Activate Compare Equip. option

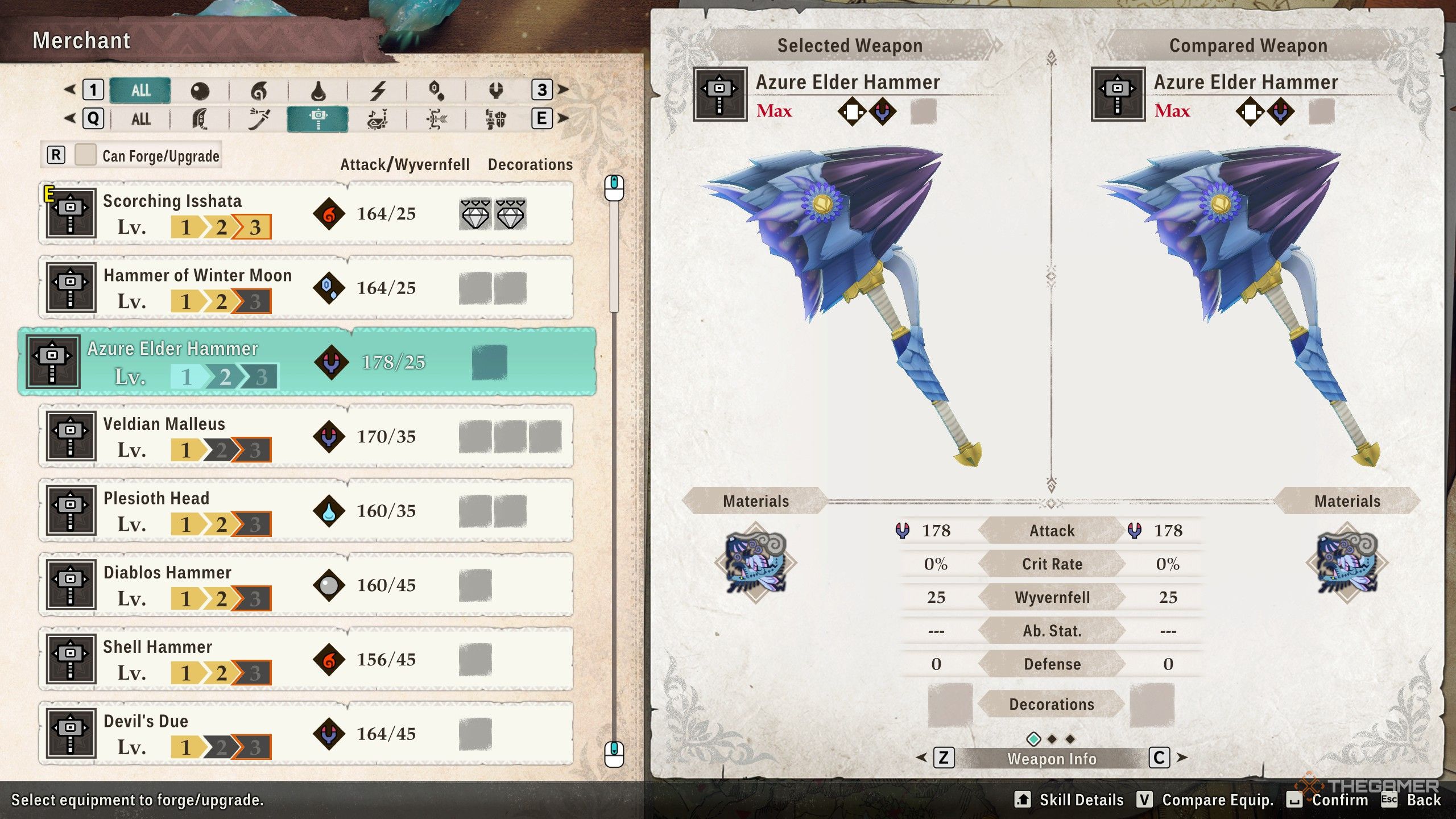coord(1206,800)
